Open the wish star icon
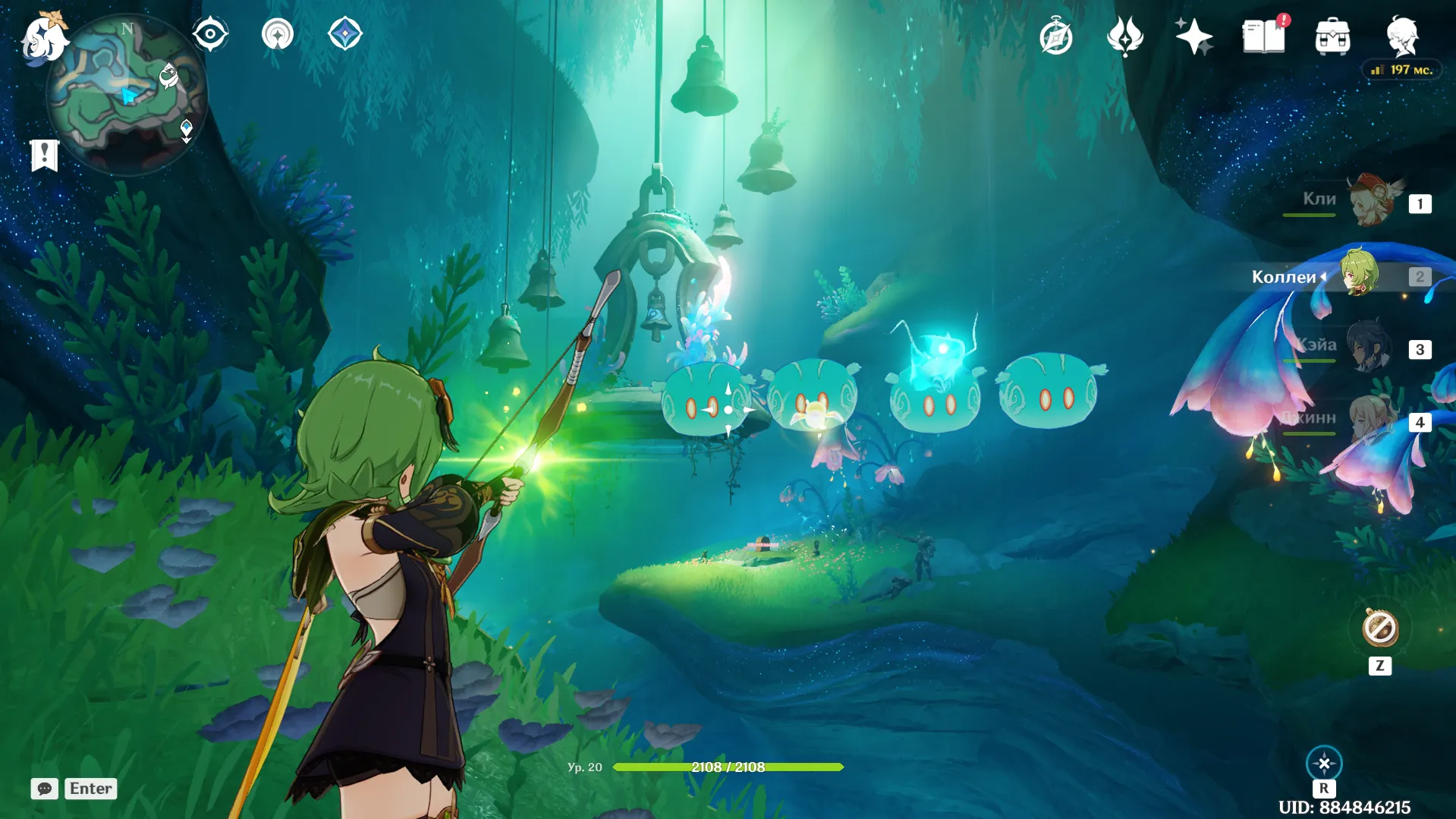The width and height of the screenshot is (1456, 819). (1193, 36)
